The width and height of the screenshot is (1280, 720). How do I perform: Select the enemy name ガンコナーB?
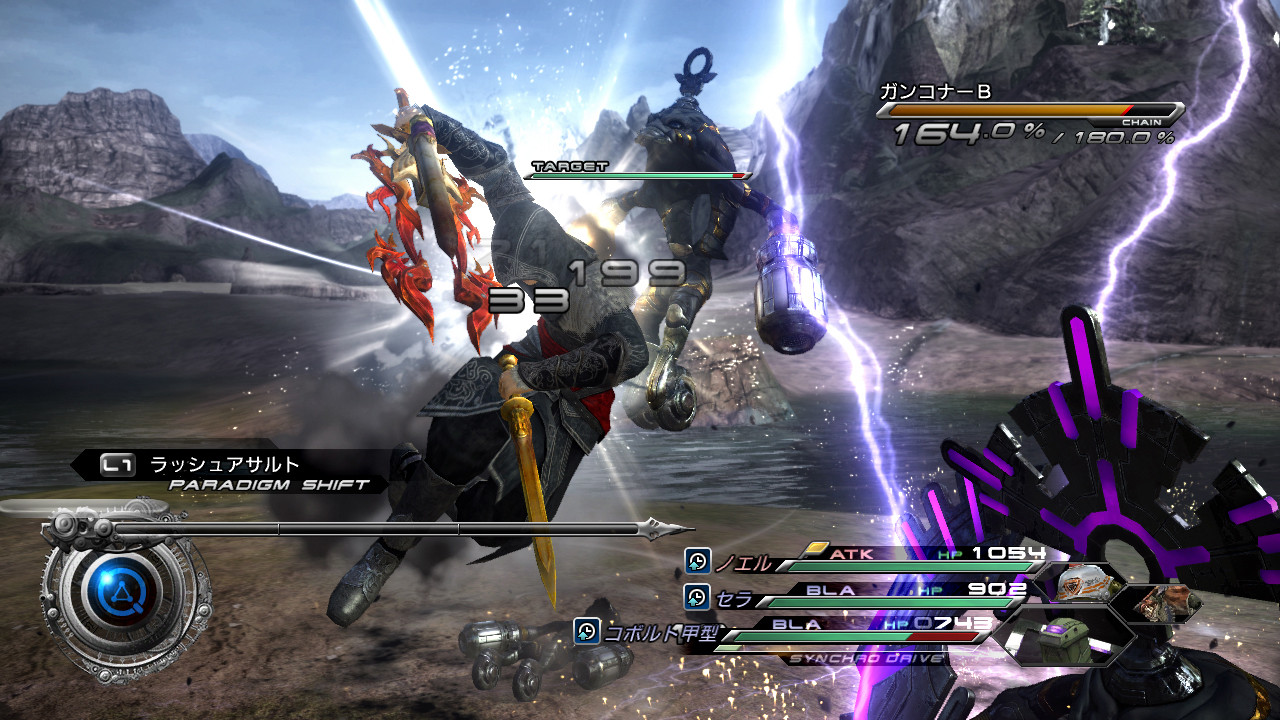coord(935,92)
